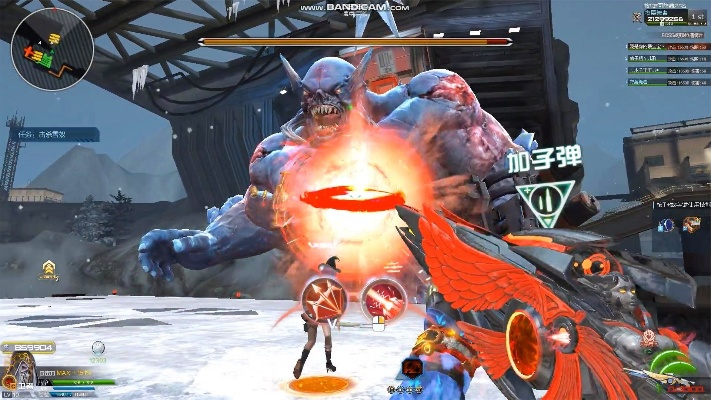Screen dimensions: 711x400
Task: Select the blue orb buff icon
Action: (666, 225)
